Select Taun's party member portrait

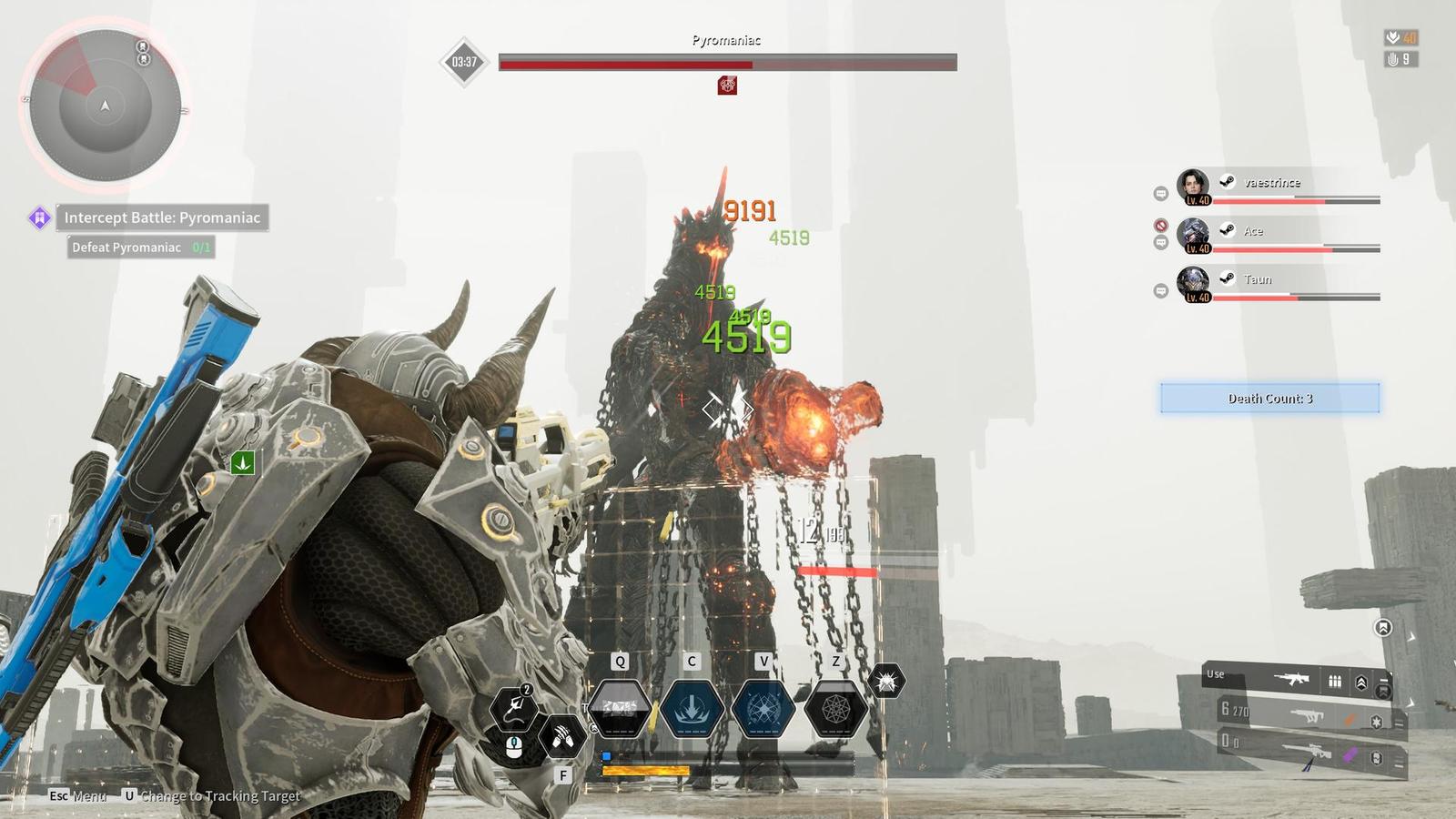(x=1193, y=284)
